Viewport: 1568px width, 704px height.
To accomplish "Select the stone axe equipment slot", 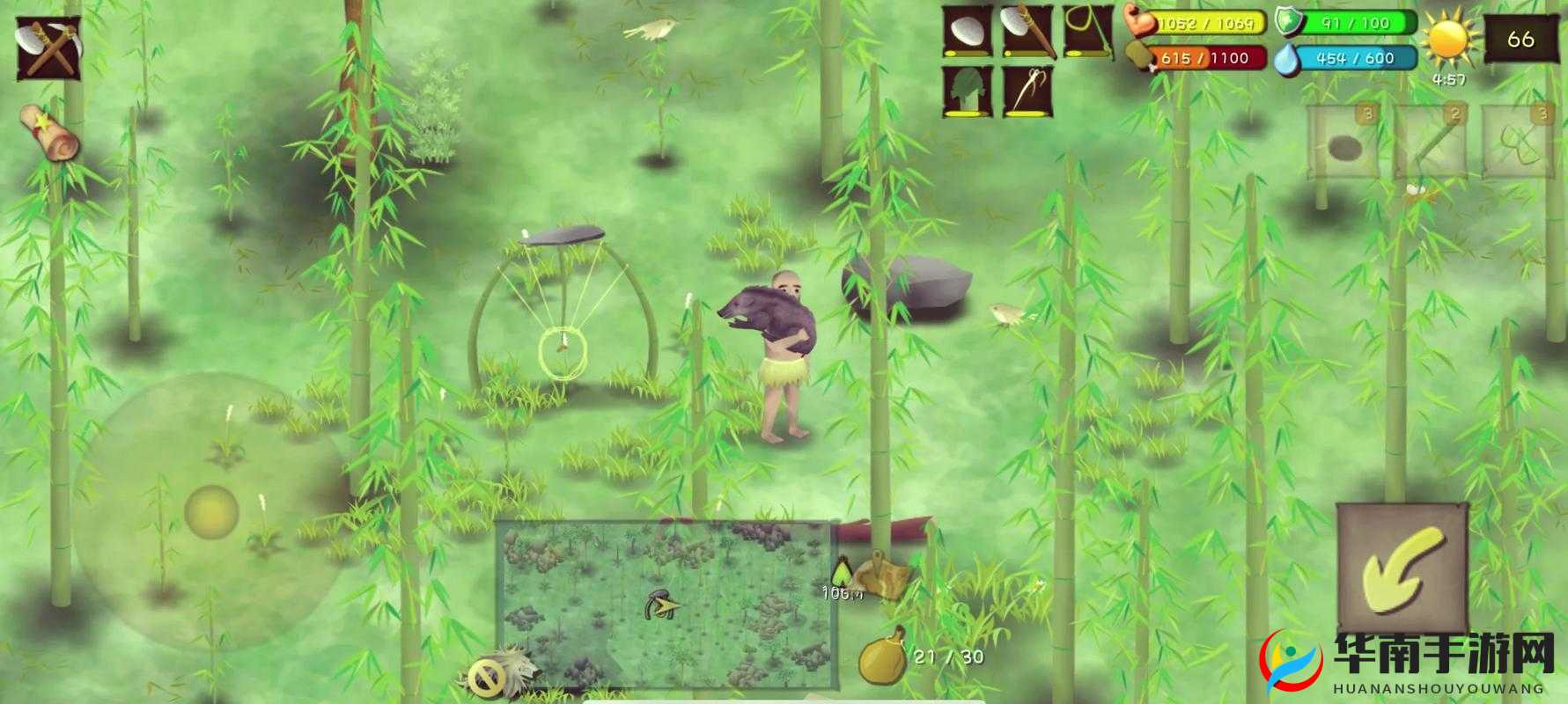I will pos(1027,31).
